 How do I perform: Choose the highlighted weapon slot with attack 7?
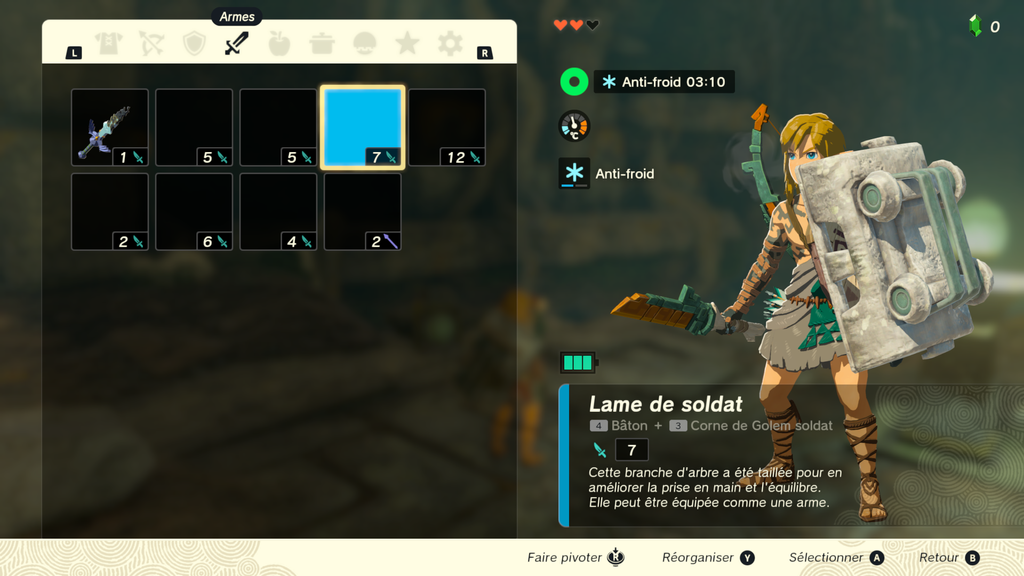pyautogui.click(x=362, y=128)
